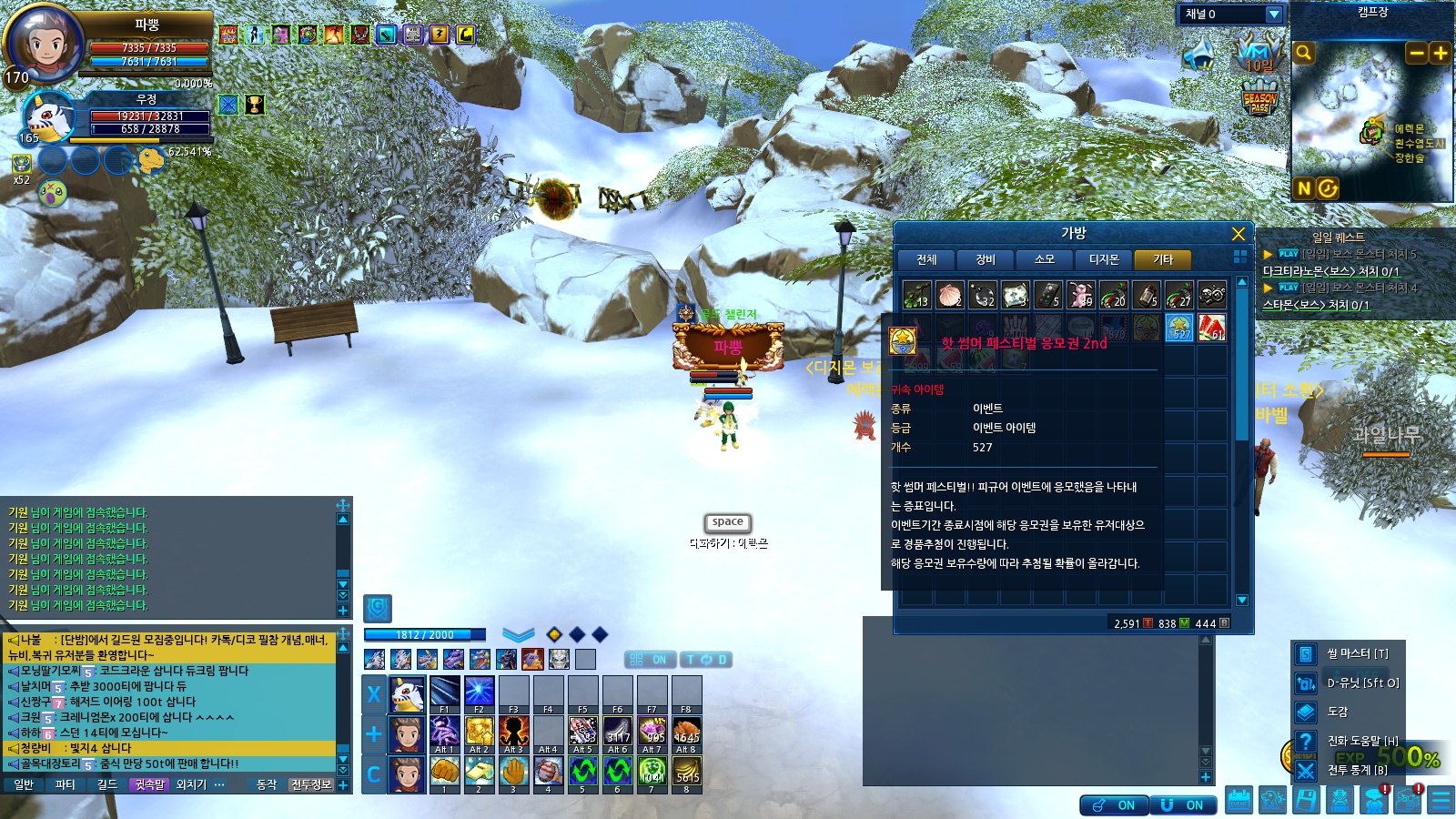This screenshot has width=1456, height=819.
Task: Switch chat to the 길드 guild tab
Action: pyautogui.click(x=107, y=784)
